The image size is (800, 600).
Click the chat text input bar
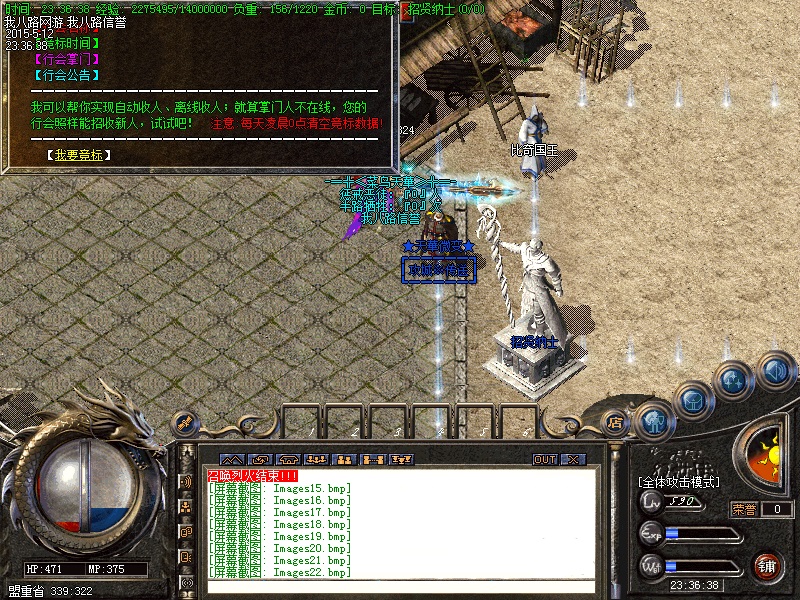coord(400,587)
